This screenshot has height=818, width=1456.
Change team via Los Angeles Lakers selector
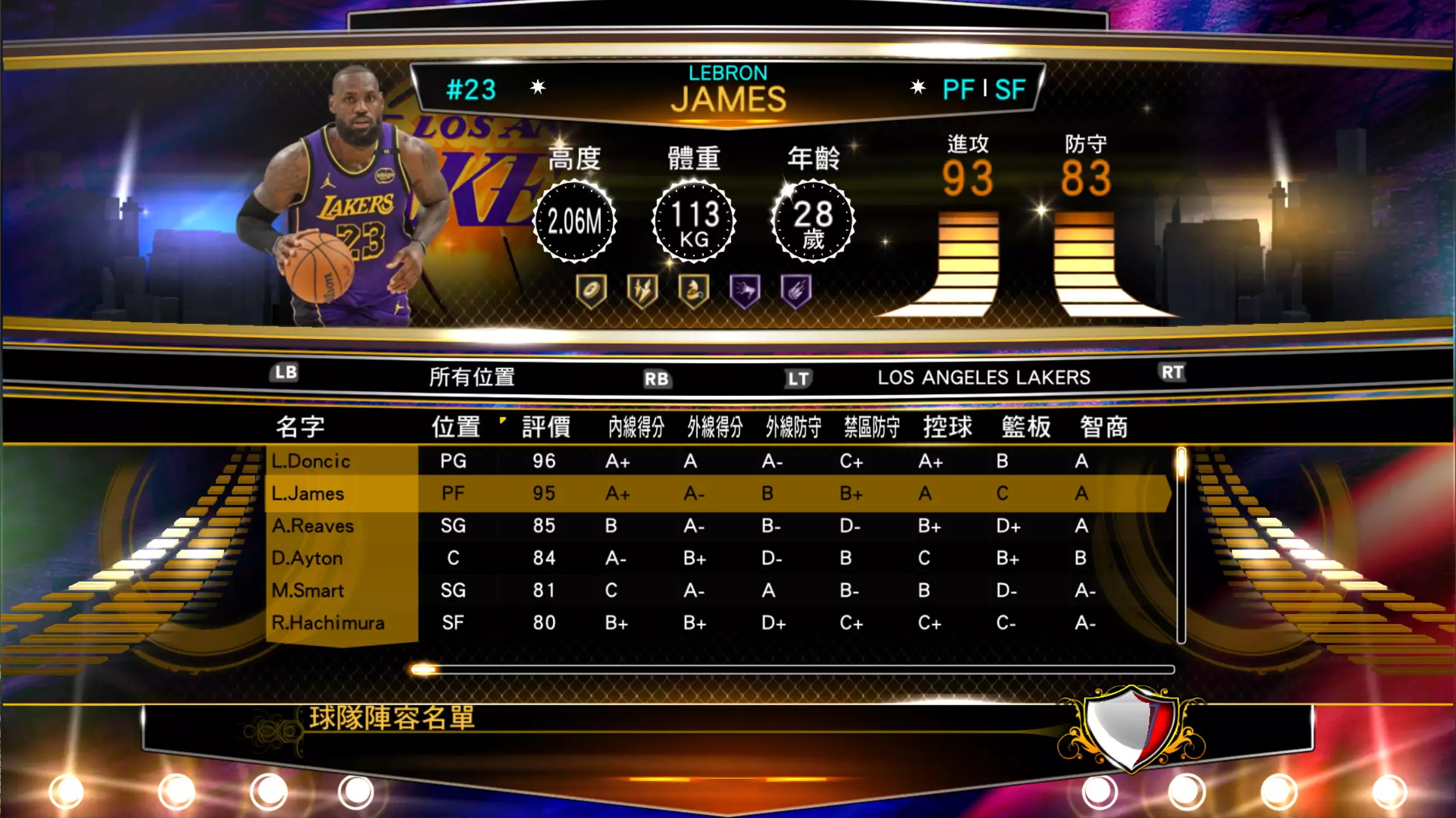point(983,377)
